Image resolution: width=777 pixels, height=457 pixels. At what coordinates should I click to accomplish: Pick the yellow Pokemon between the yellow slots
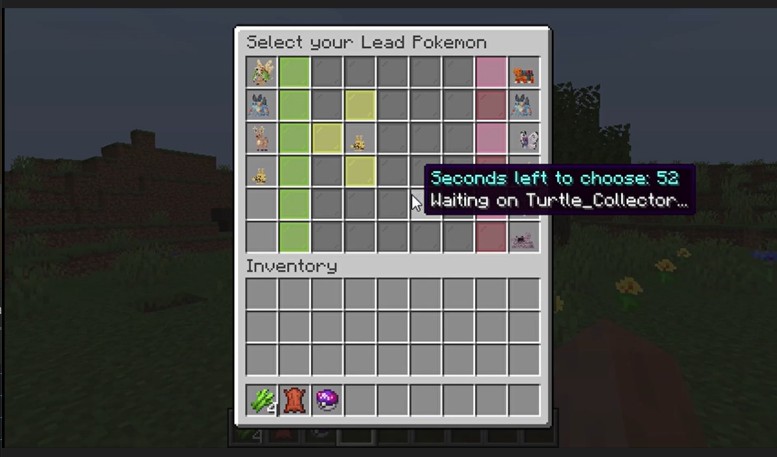point(359,140)
